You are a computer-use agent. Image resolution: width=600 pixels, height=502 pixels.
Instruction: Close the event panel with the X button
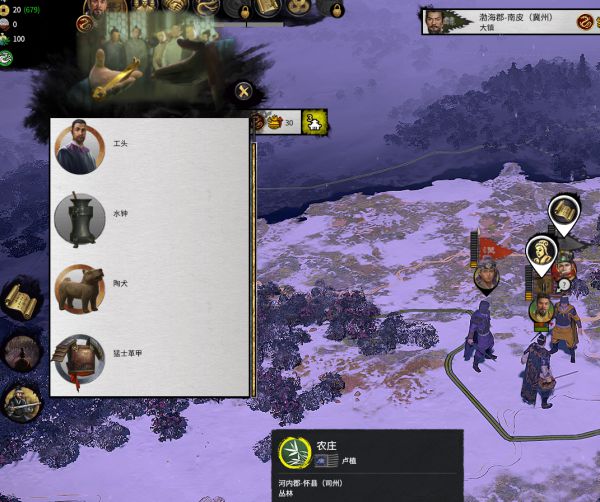(x=244, y=93)
